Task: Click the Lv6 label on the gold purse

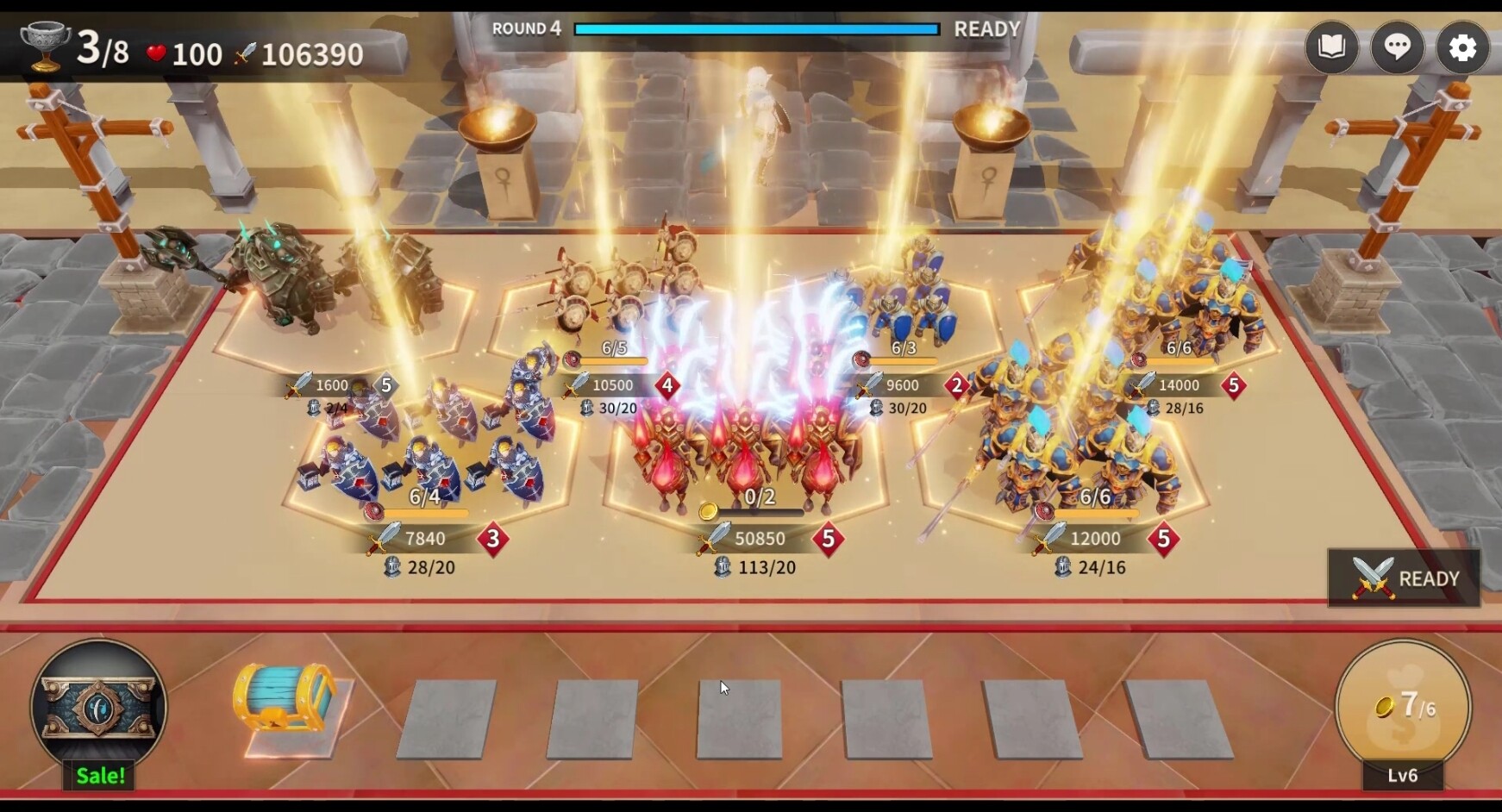Action: click(1401, 776)
